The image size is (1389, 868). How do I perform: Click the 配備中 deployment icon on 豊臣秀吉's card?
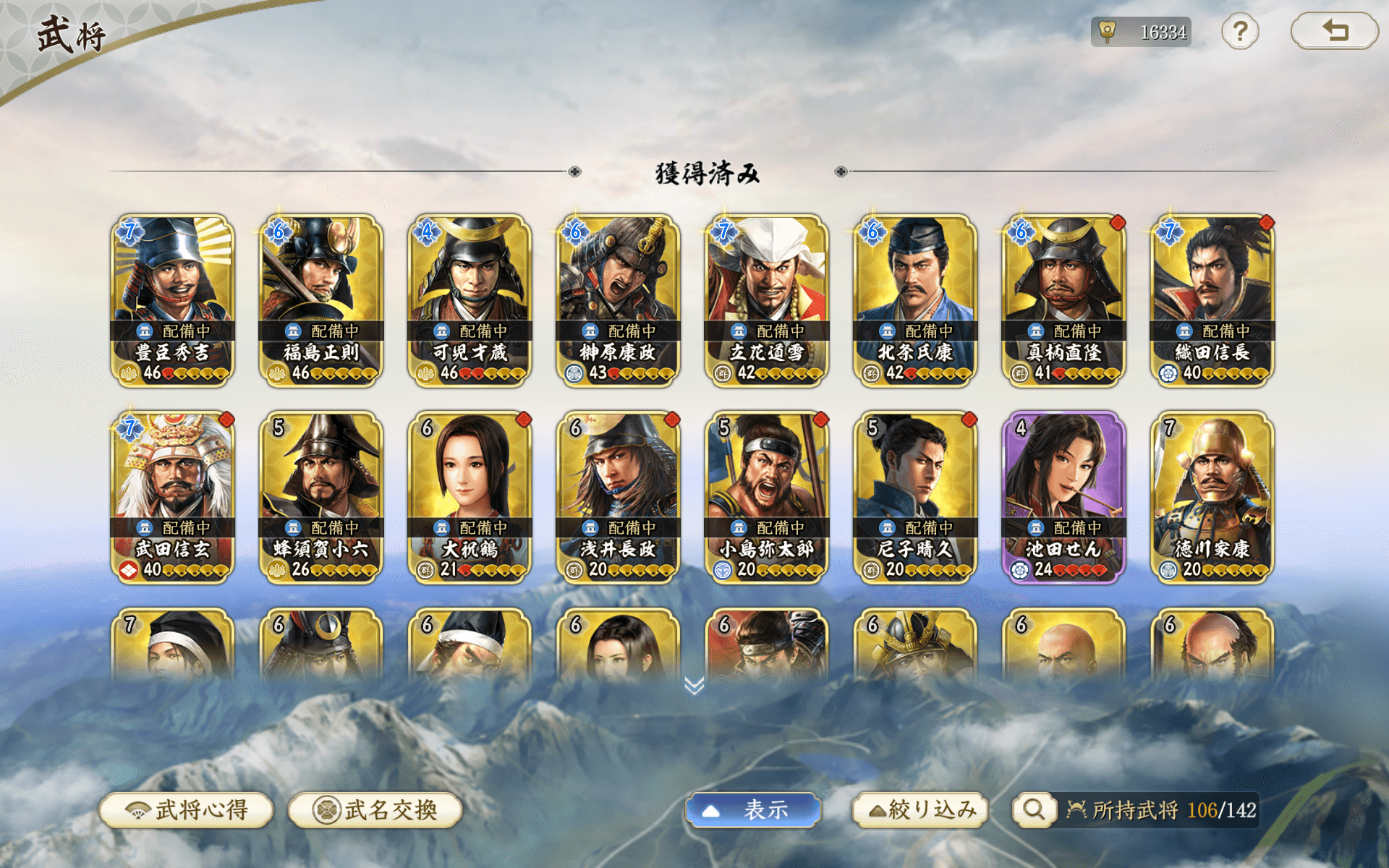[145, 331]
